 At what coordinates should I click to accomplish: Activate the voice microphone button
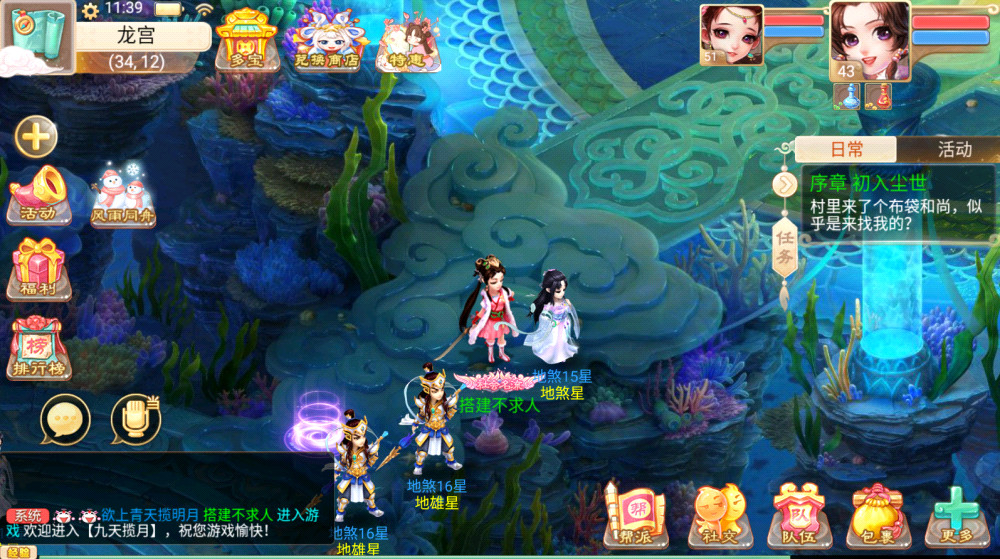point(135,421)
